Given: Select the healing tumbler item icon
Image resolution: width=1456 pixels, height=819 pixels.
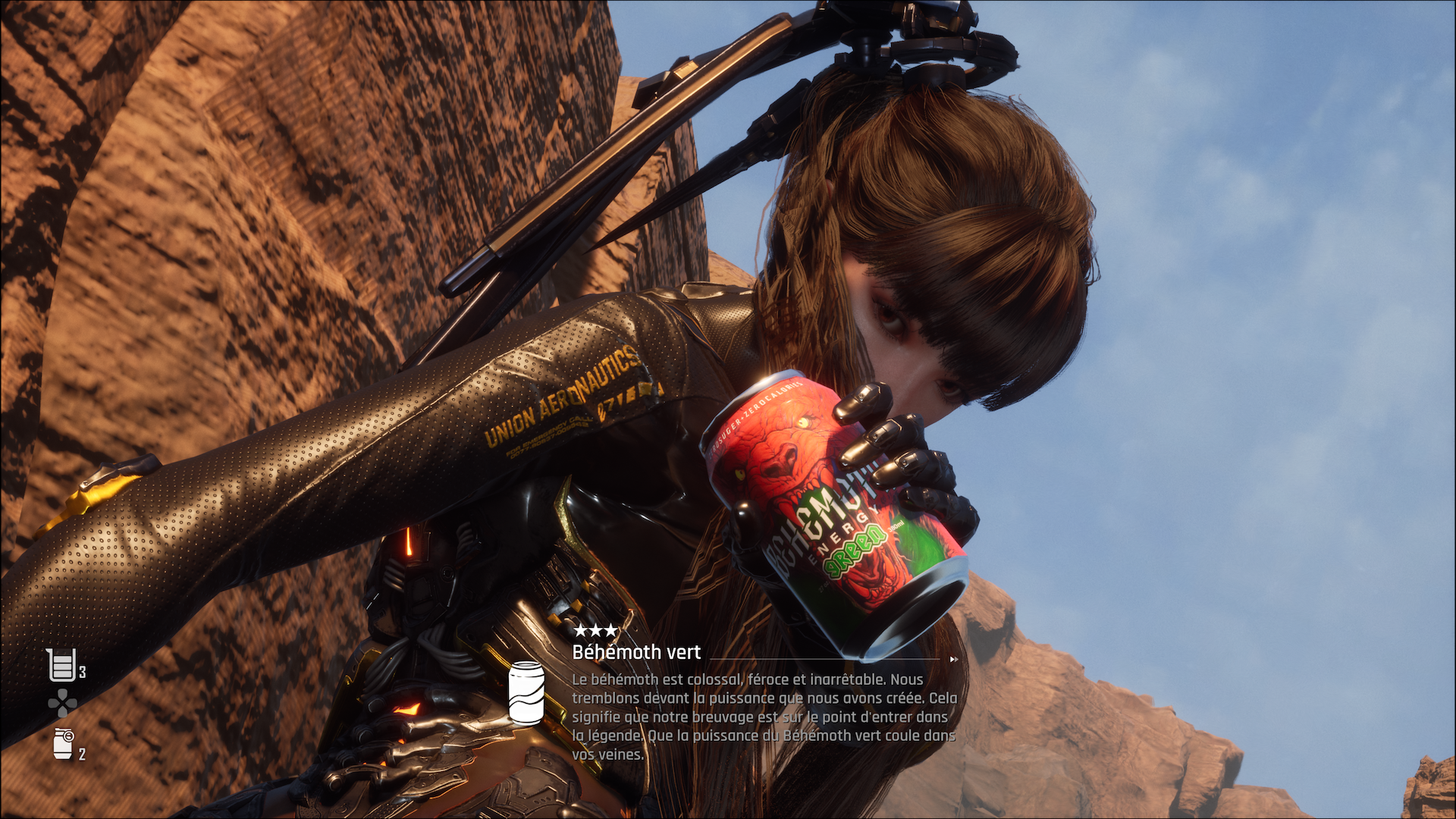Looking at the screenshot, I should pos(61,666).
